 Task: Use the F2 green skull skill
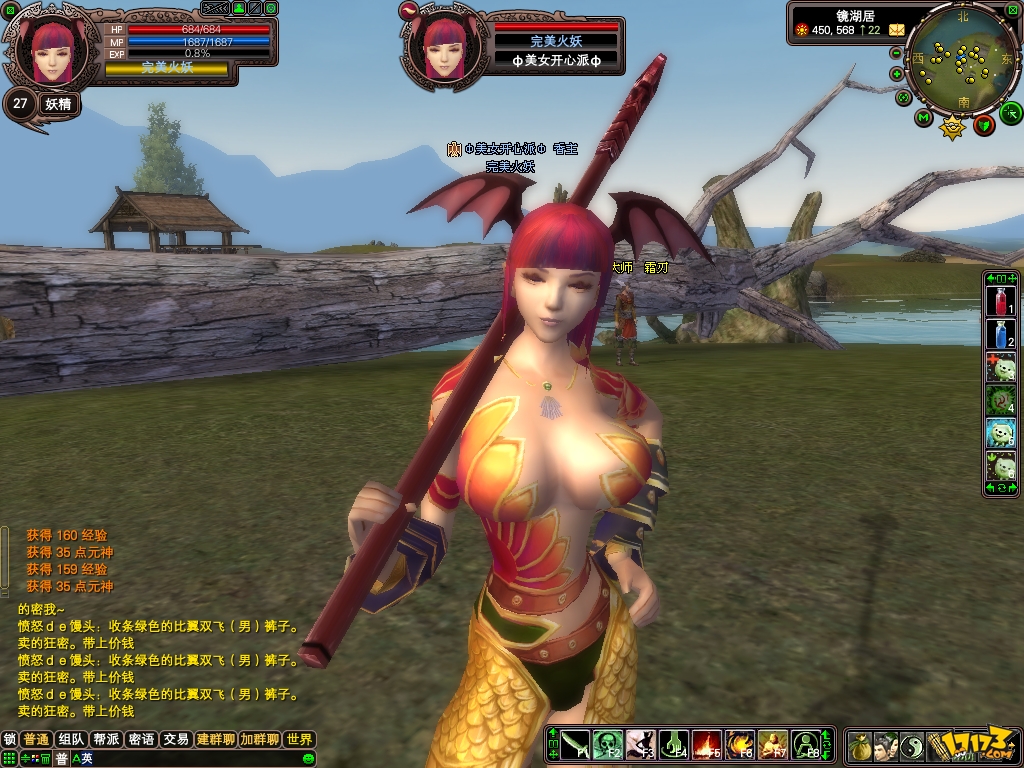pyautogui.click(x=607, y=744)
